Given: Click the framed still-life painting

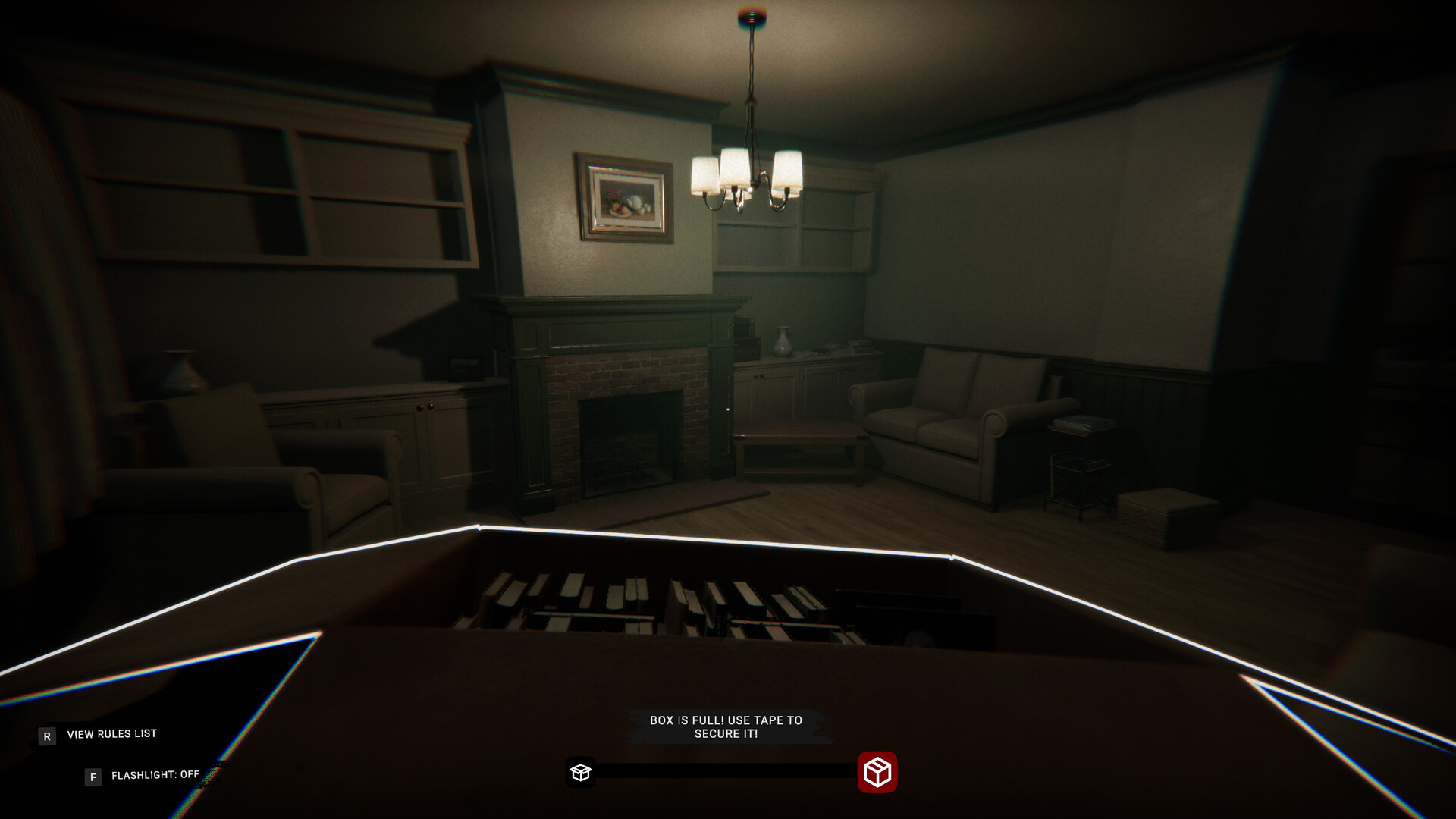Looking at the screenshot, I should 624,196.
